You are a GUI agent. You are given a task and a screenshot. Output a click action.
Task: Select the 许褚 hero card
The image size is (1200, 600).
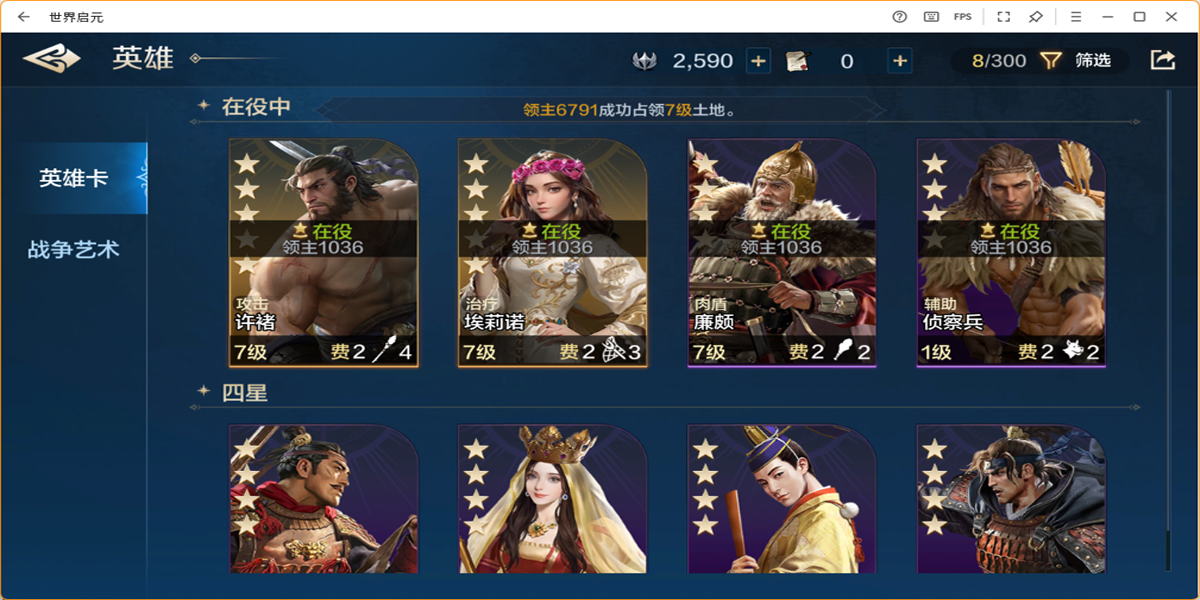[x=323, y=252]
